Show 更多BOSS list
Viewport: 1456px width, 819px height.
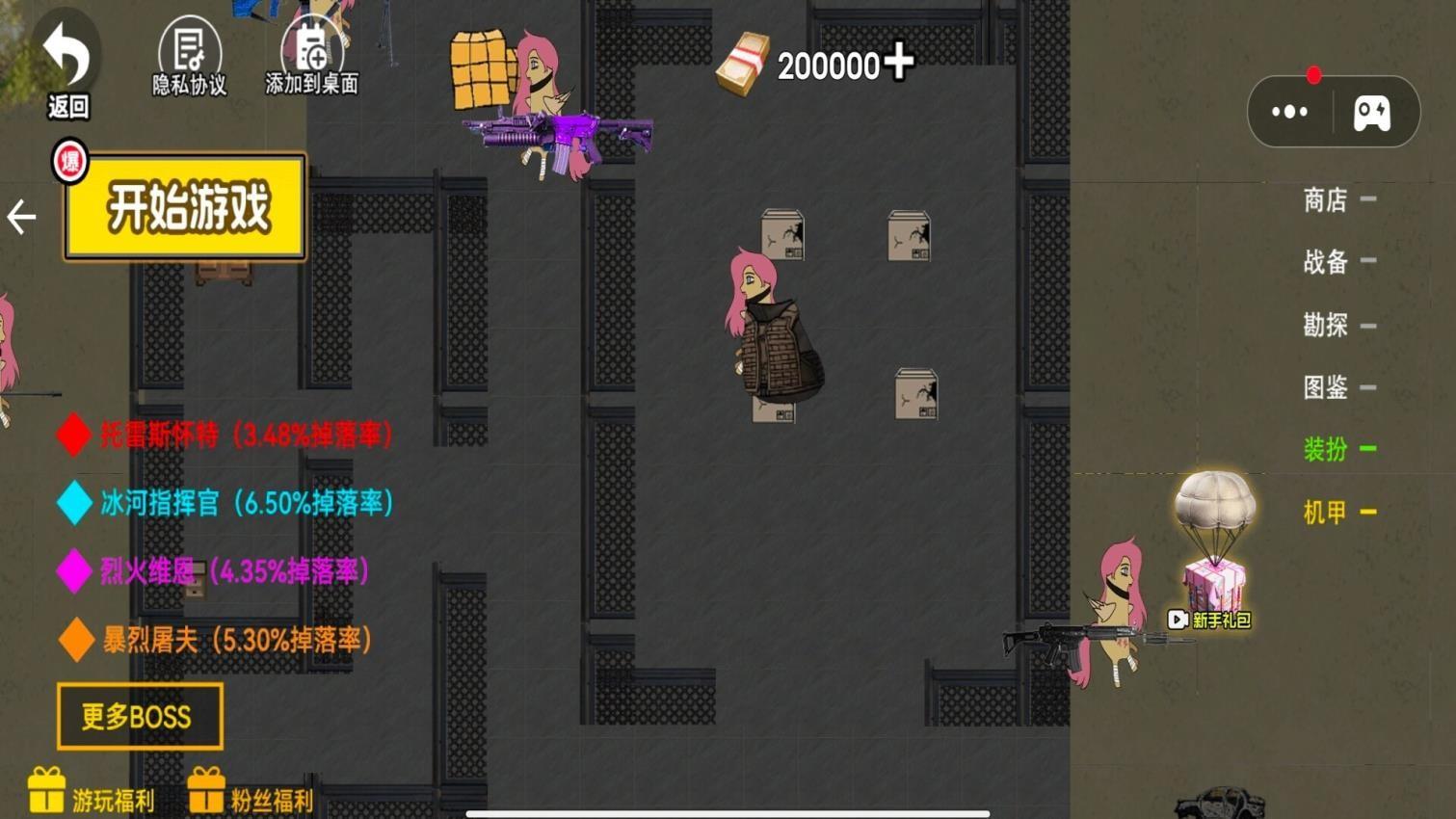(x=140, y=716)
